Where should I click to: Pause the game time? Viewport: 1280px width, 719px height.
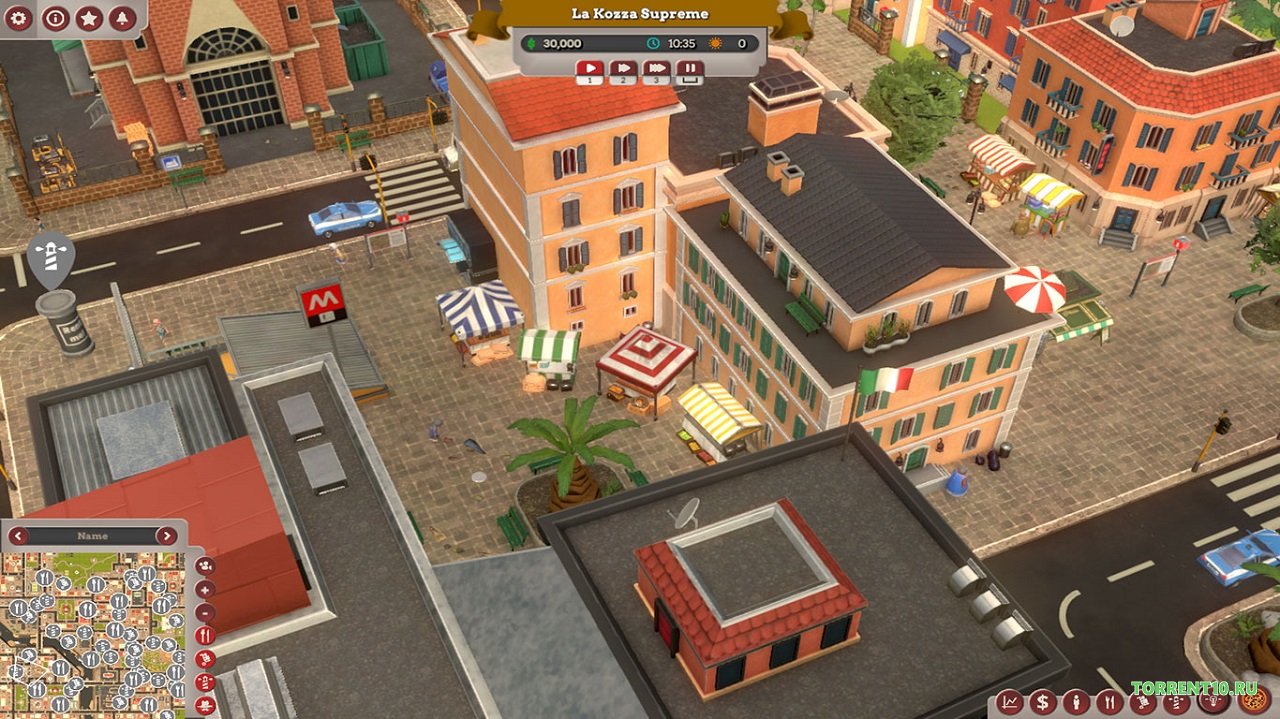tap(689, 70)
